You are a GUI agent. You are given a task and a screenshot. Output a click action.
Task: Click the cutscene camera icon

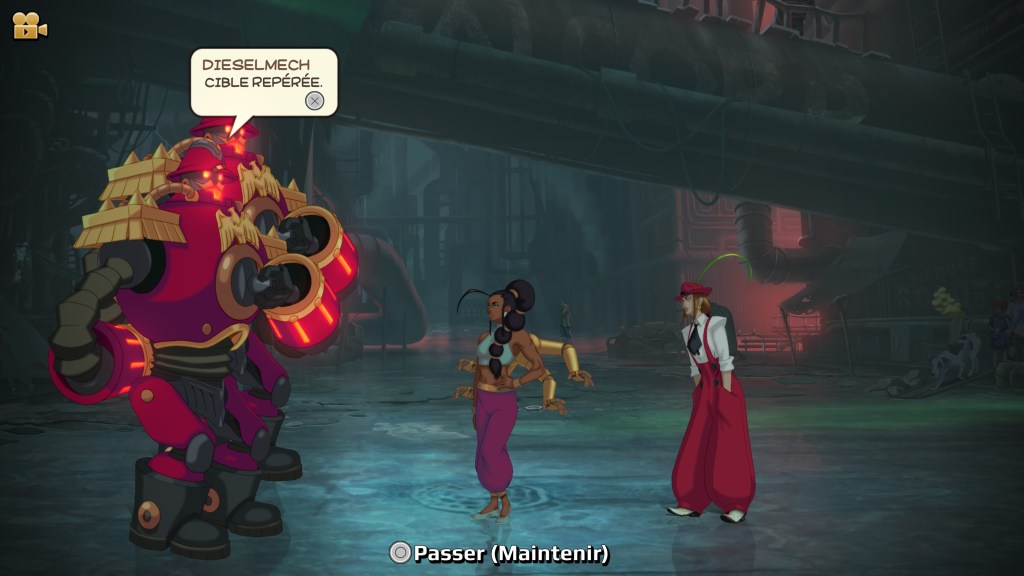(29, 26)
